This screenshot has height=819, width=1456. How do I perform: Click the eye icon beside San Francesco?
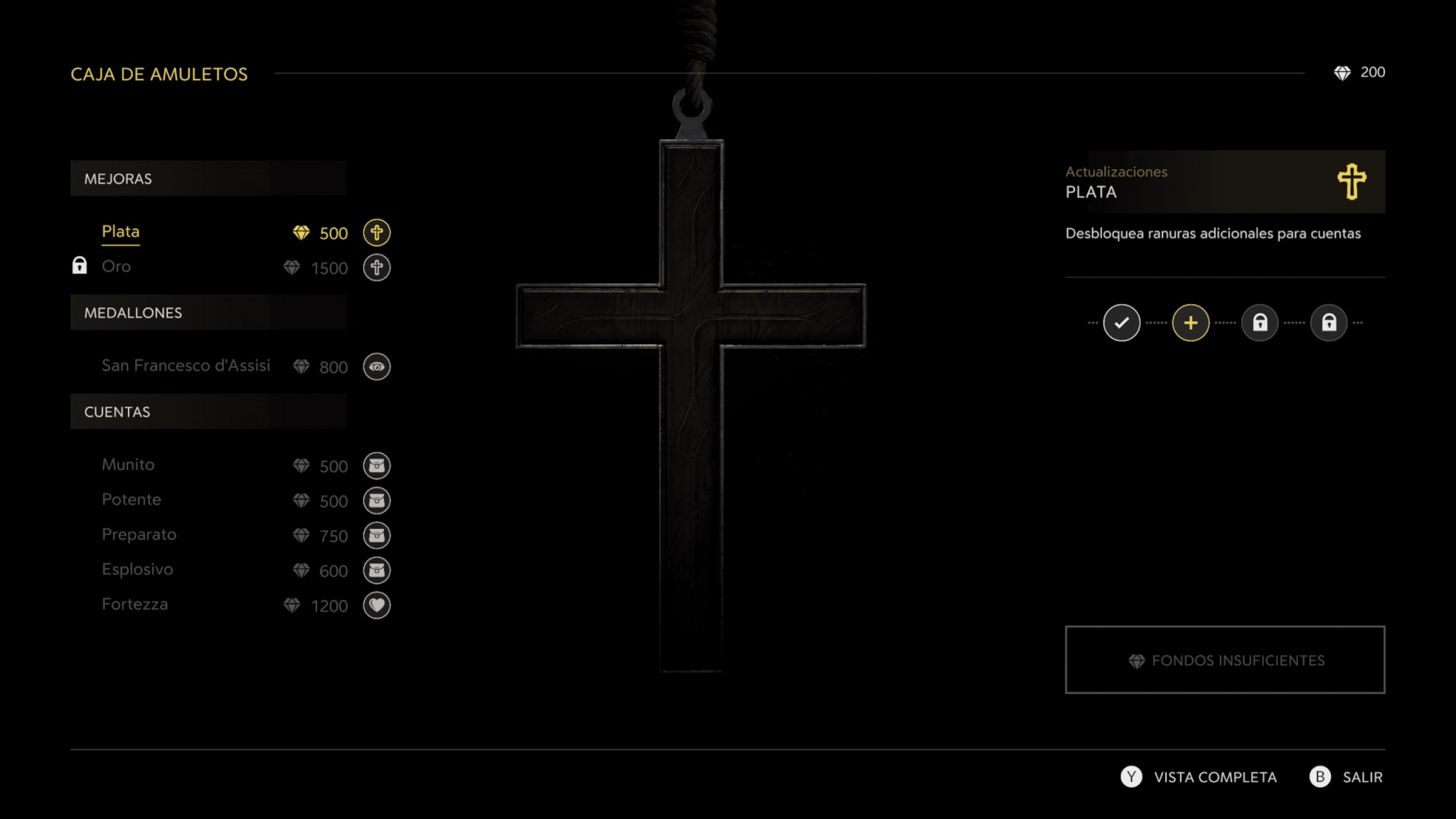377,367
